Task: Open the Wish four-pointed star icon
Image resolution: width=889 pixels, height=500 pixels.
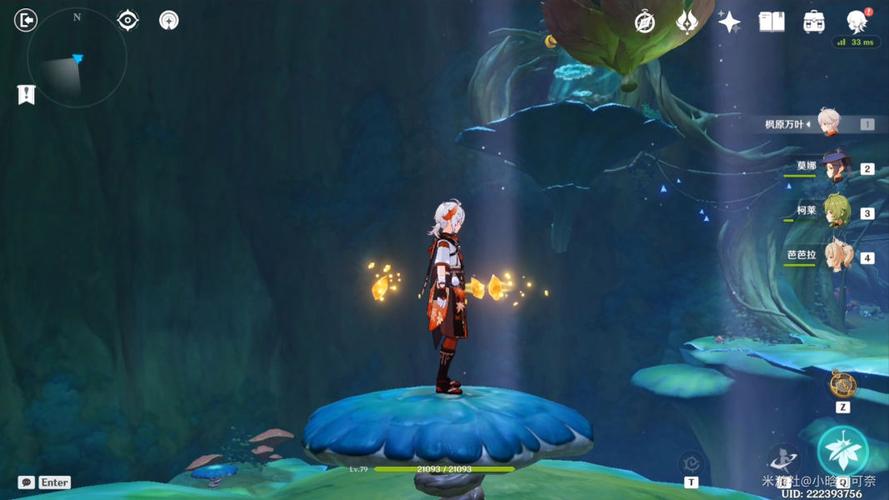Action: [729, 21]
